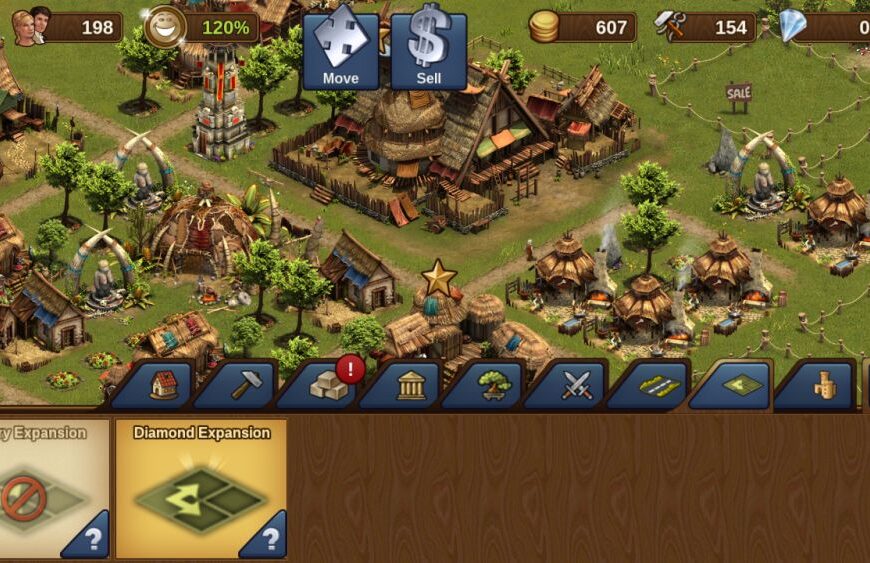The width and height of the screenshot is (870, 563).
Task: Click the population people icon
Action: 31,26
